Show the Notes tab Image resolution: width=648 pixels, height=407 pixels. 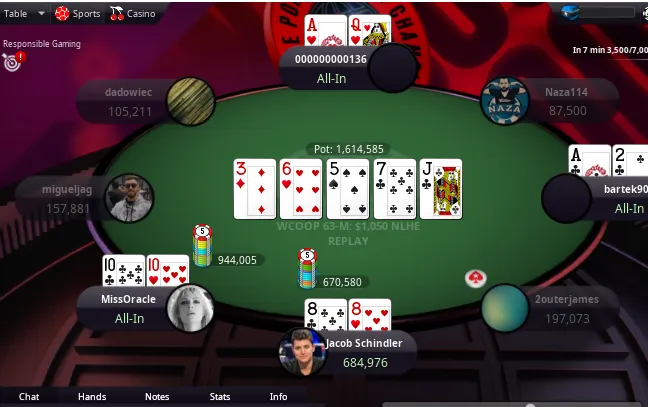pos(157,397)
